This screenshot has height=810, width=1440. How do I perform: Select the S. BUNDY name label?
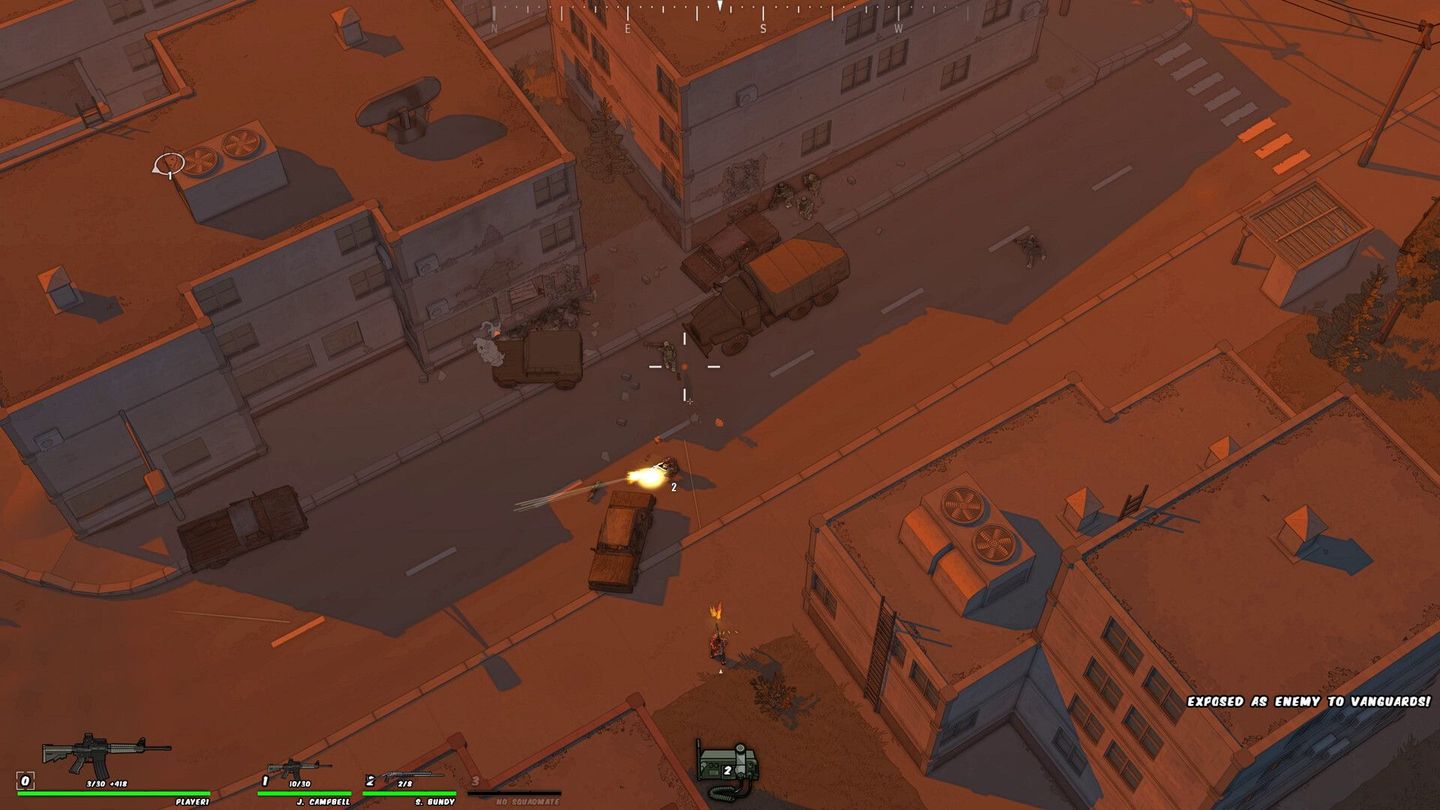[435, 802]
